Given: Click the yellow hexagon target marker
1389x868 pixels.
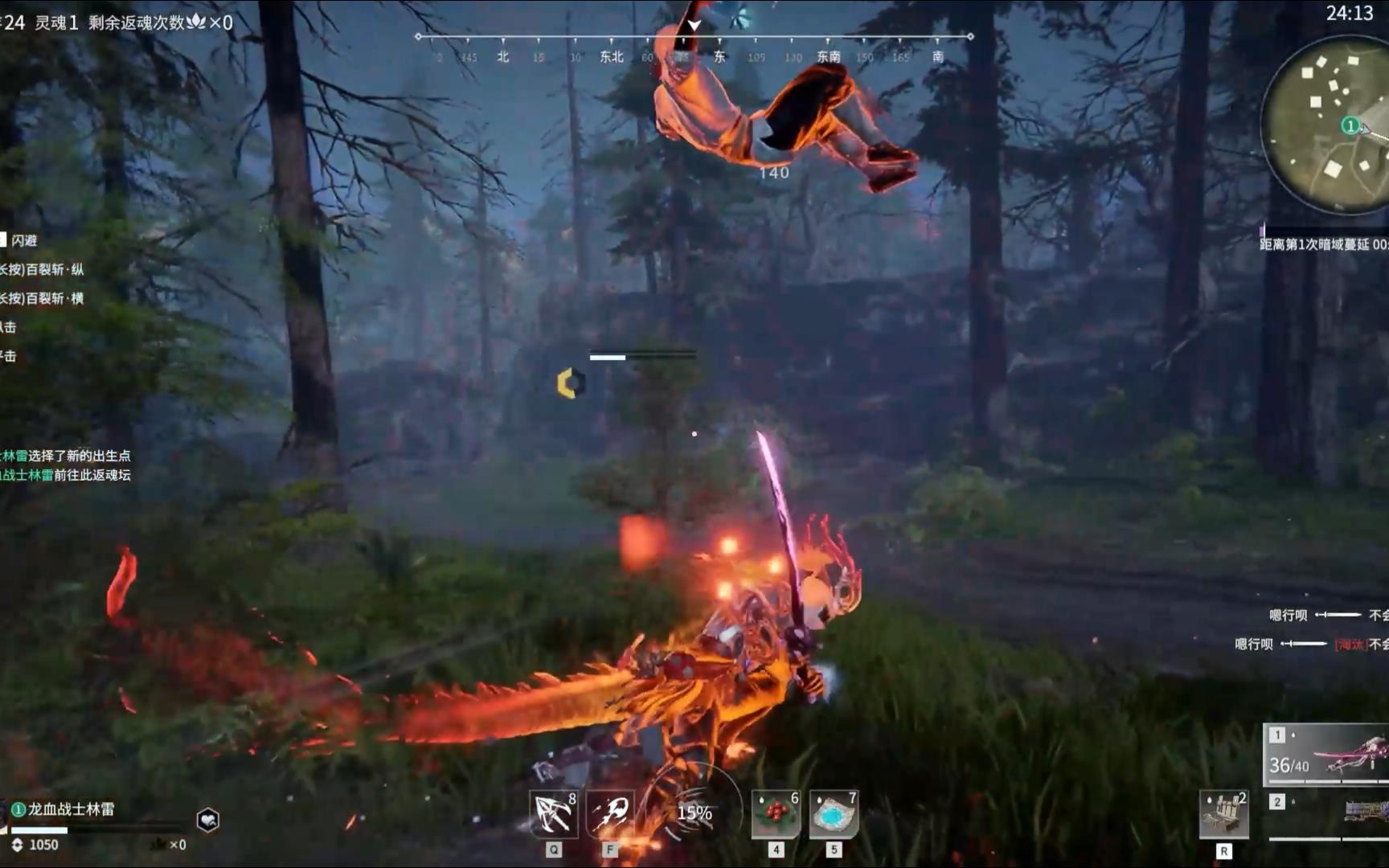Looking at the screenshot, I should pyautogui.click(x=571, y=383).
